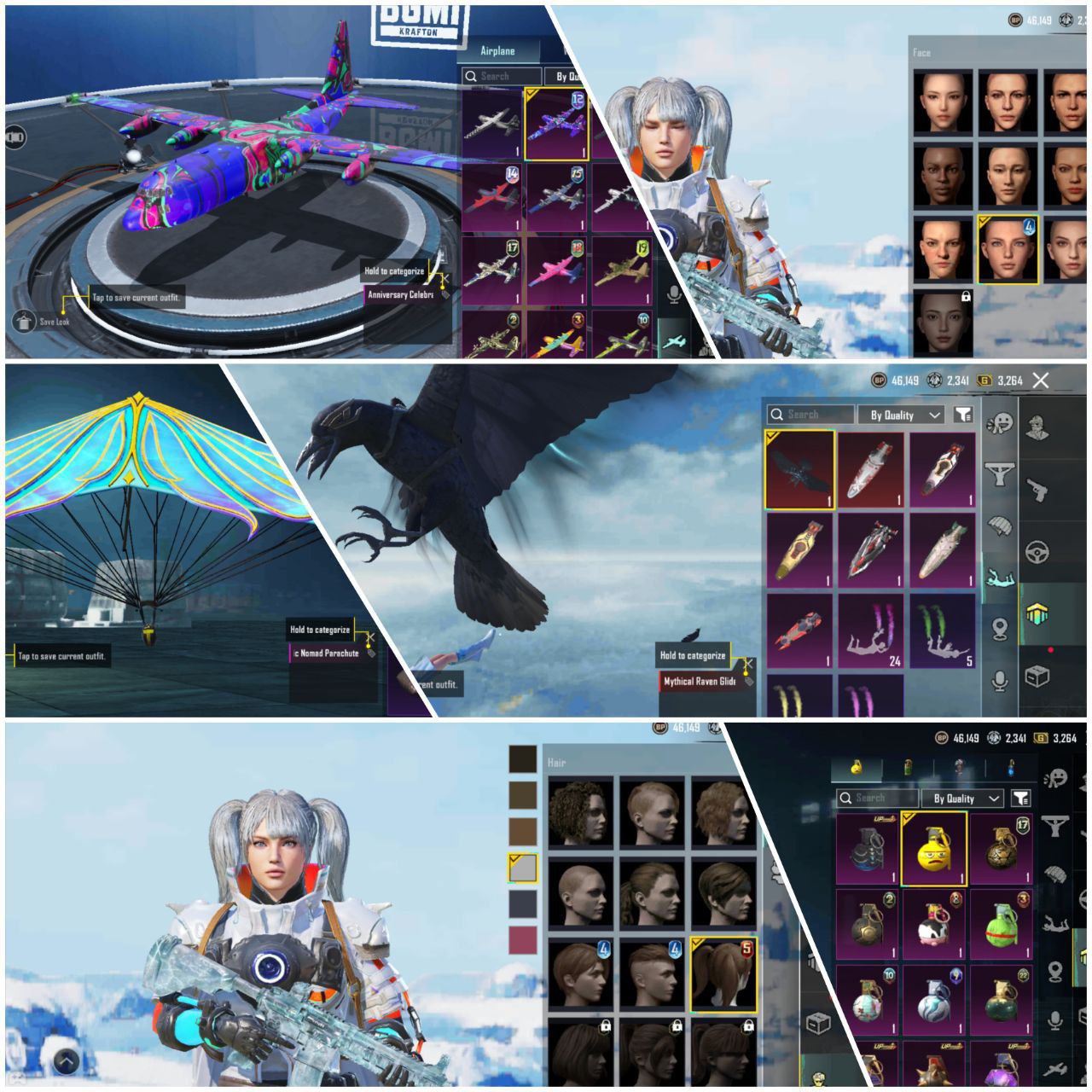The image size is (1092, 1092).
Task: Pick the gray hair color swatch
Action: 522,867
